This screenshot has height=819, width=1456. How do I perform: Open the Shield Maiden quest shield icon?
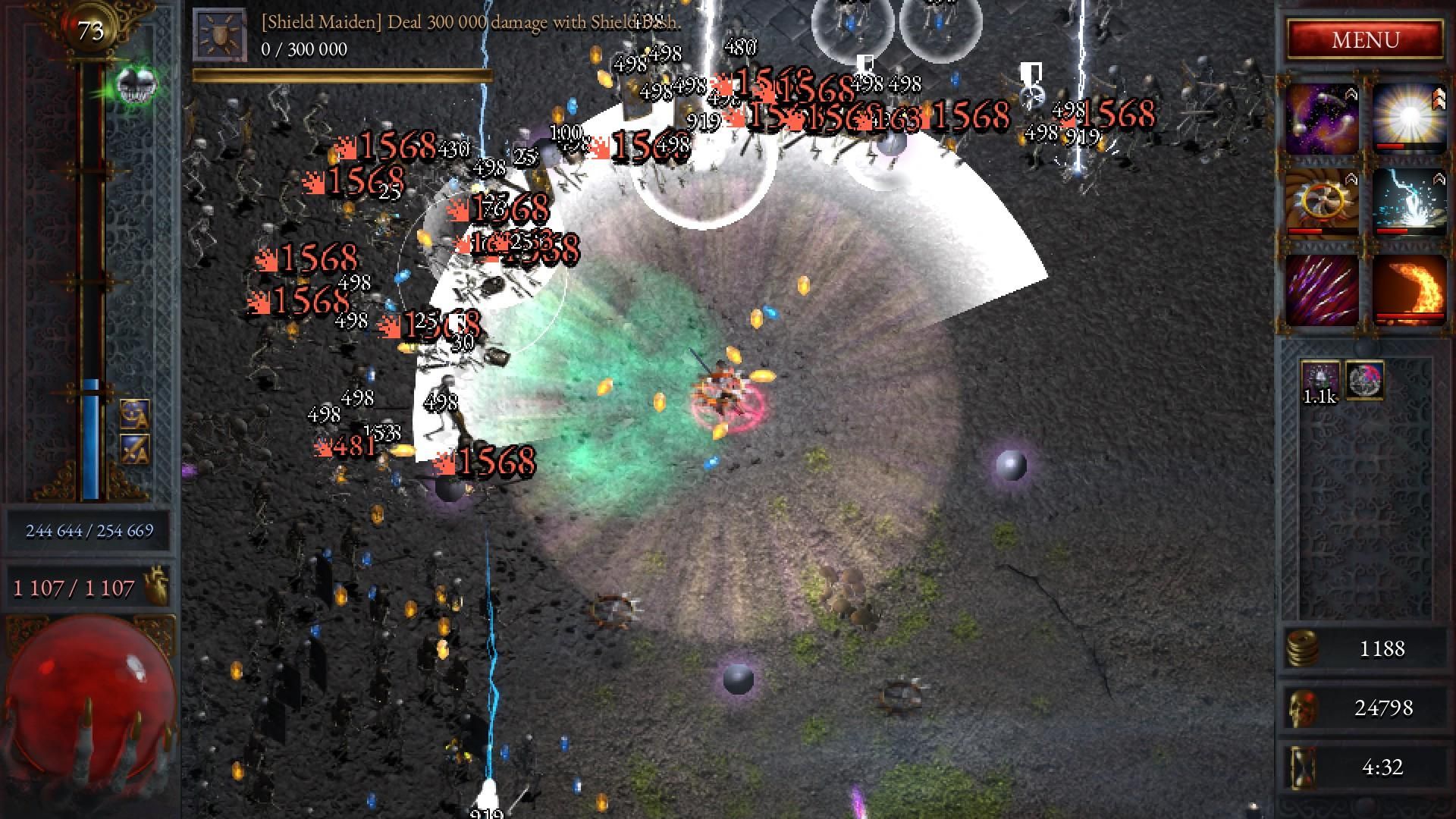[x=219, y=35]
